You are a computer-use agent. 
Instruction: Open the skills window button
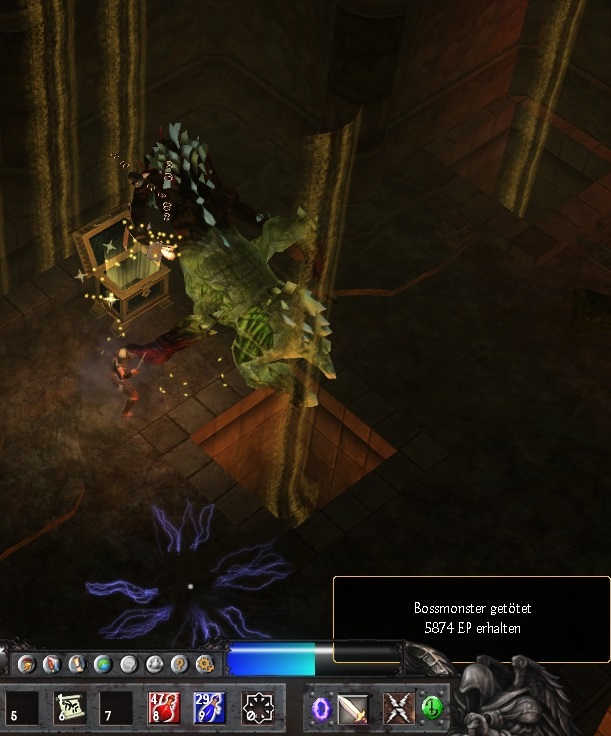(53, 664)
